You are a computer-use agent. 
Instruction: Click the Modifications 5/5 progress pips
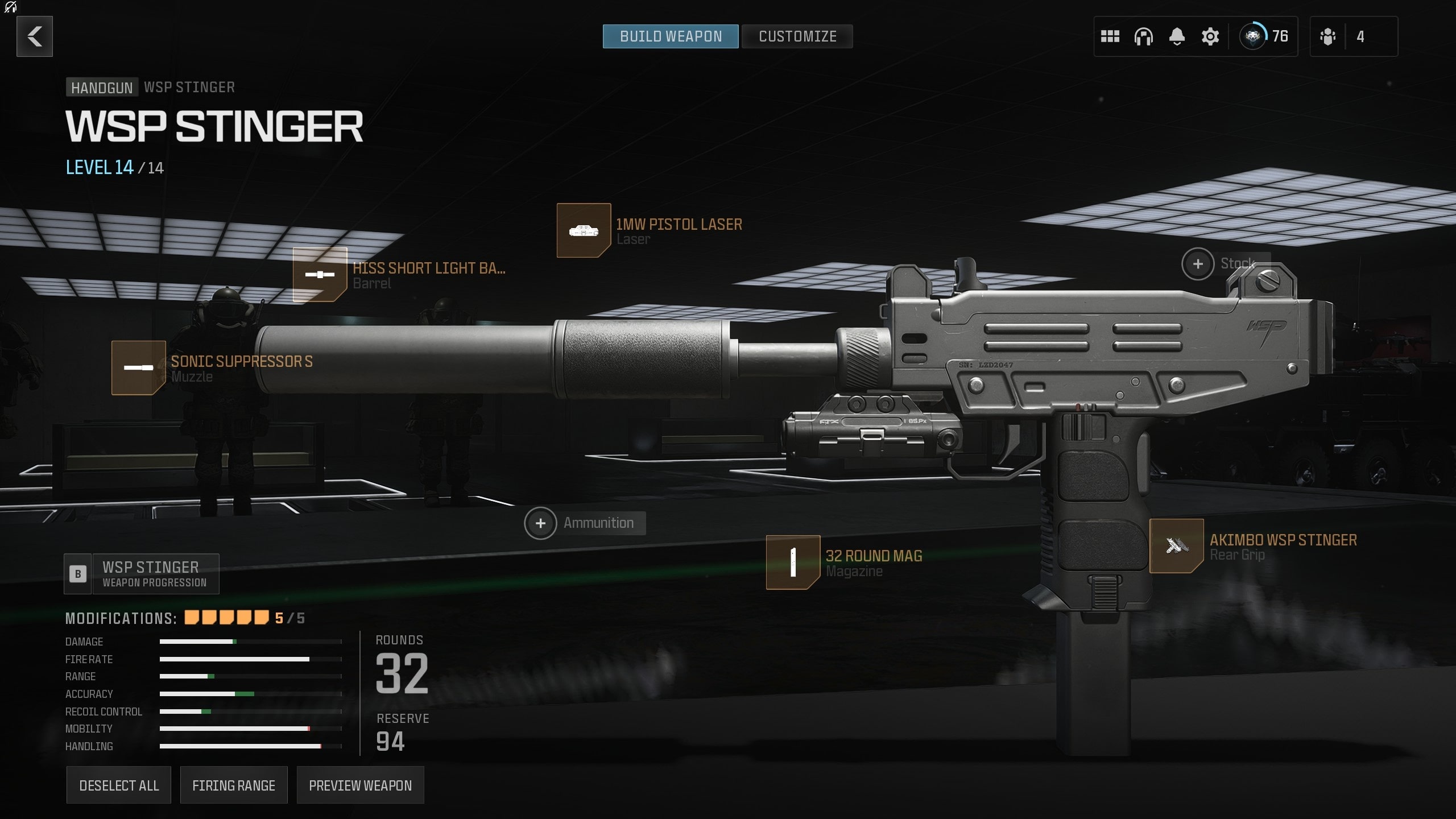pos(226,617)
